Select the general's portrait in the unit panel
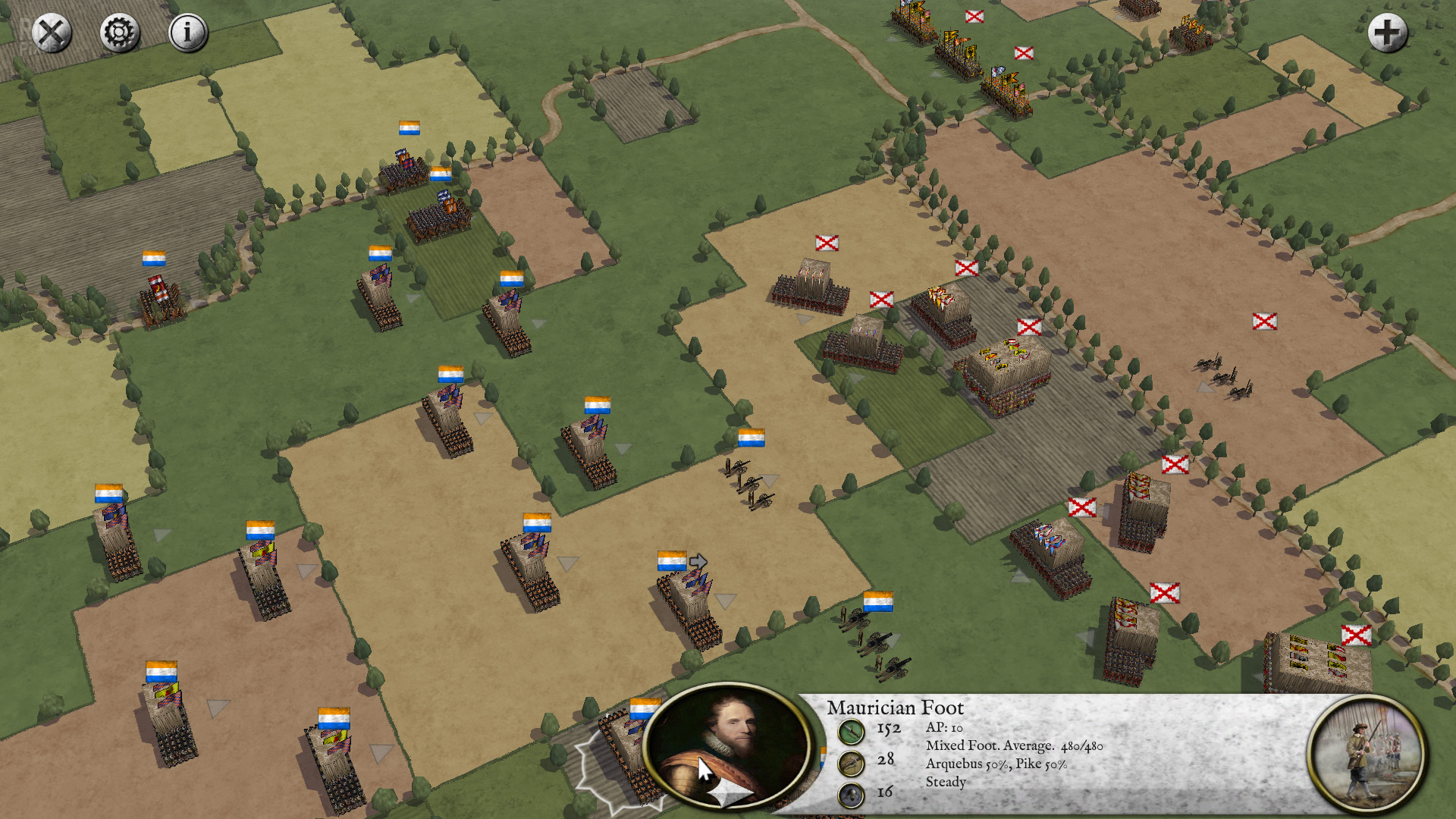The width and height of the screenshot is (1456, 819). click(x=726, y=745)
